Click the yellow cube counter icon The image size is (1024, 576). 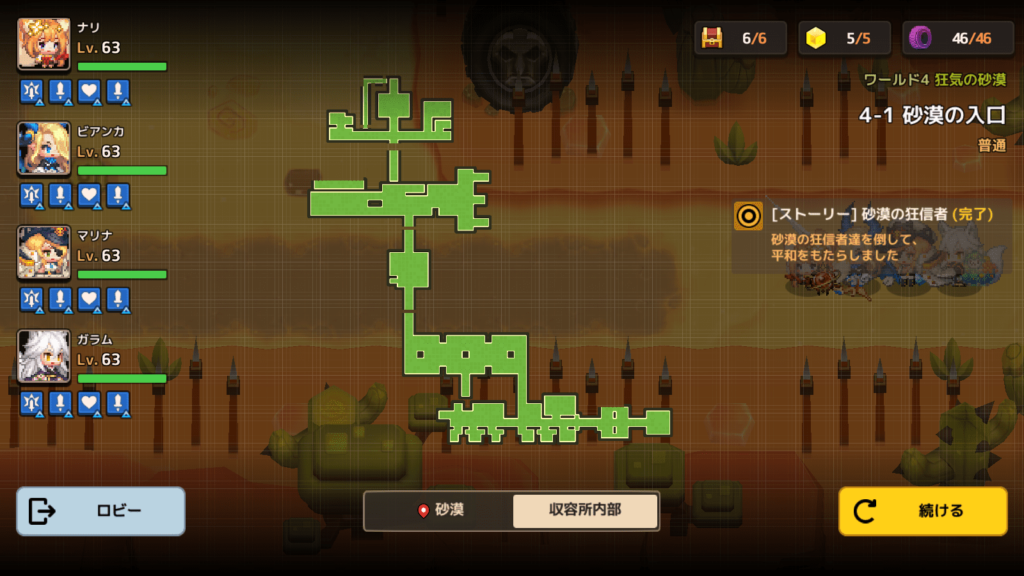817,38
